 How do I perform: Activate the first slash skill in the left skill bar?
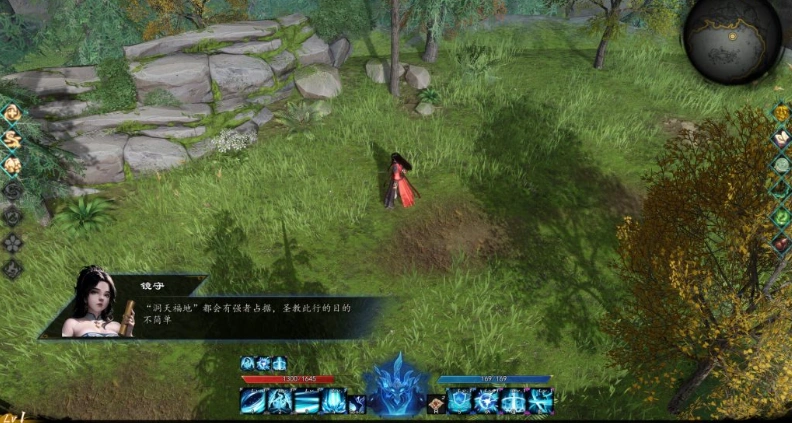(253, 401)
